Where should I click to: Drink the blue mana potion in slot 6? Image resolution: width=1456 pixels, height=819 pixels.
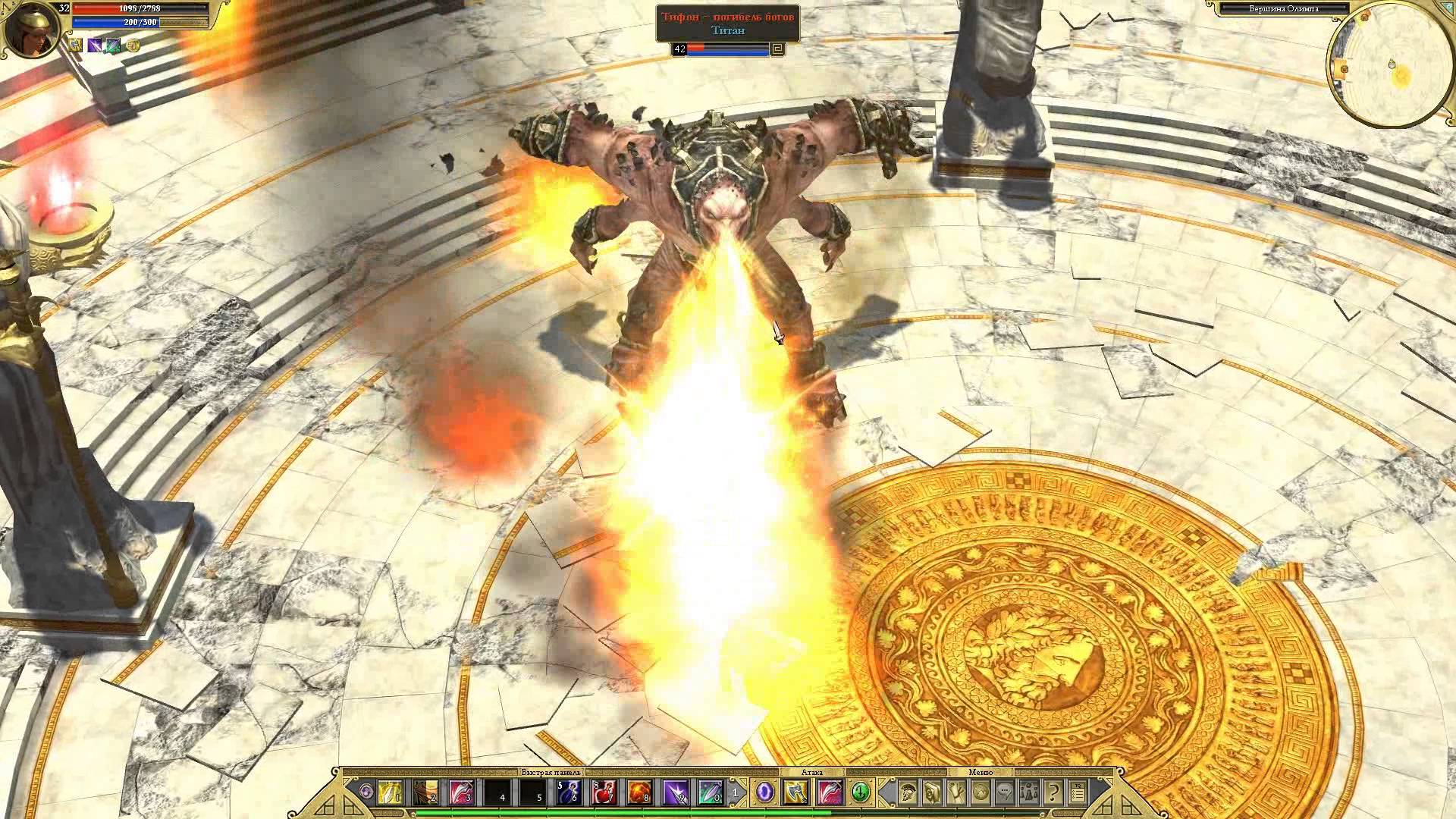pyautogui.click(x=570, y=793)
